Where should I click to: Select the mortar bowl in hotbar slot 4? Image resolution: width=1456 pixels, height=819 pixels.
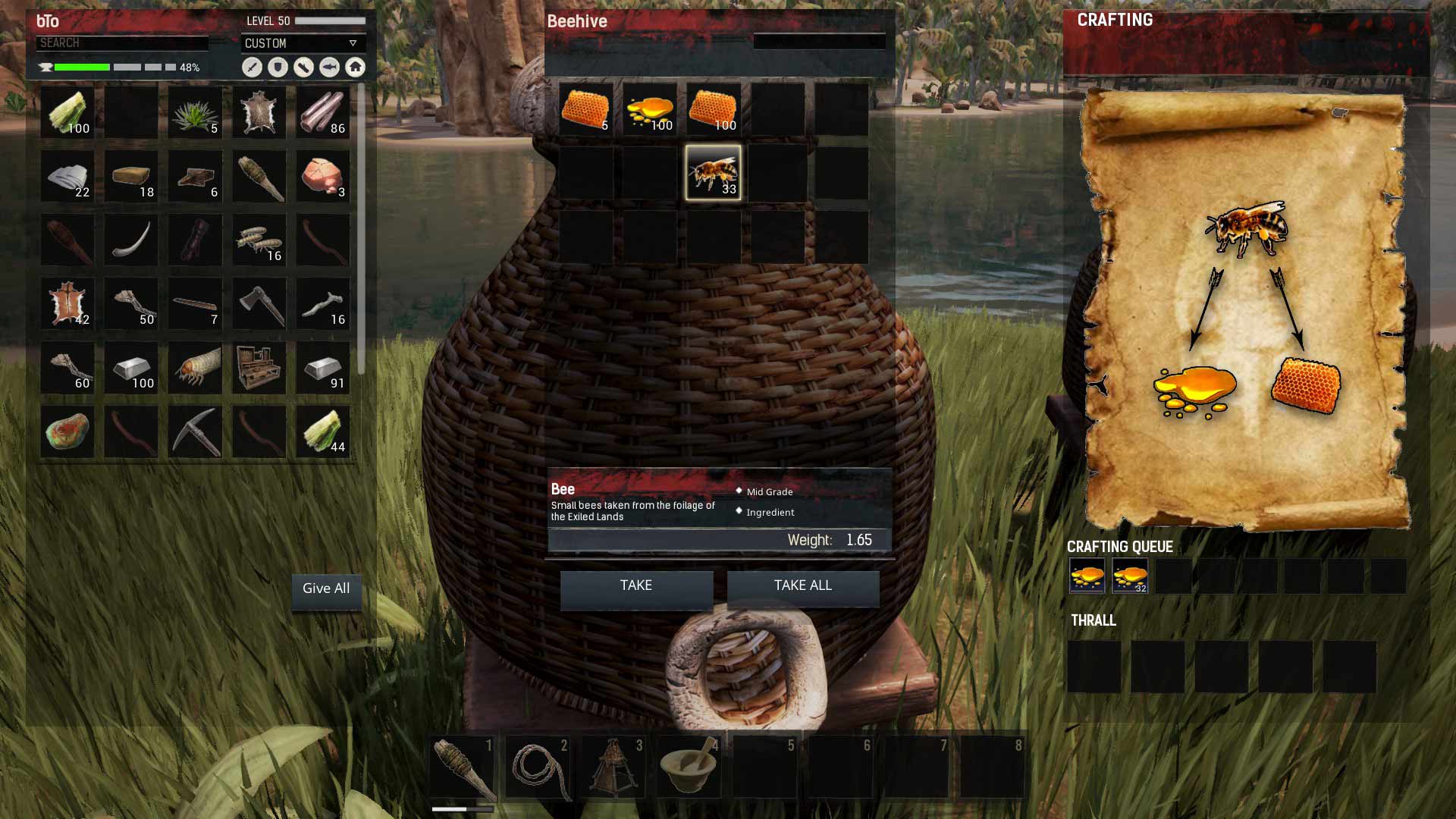pos(689,767)
